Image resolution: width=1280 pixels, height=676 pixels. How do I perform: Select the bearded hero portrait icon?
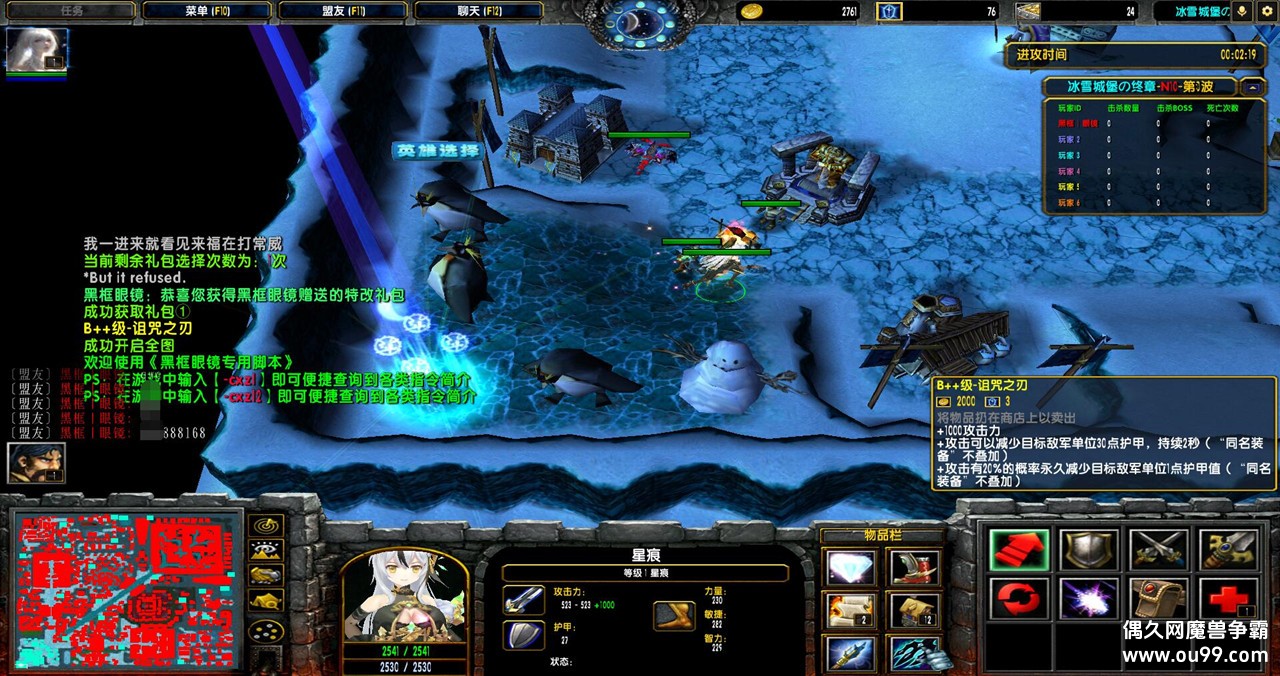pos(30,463)
